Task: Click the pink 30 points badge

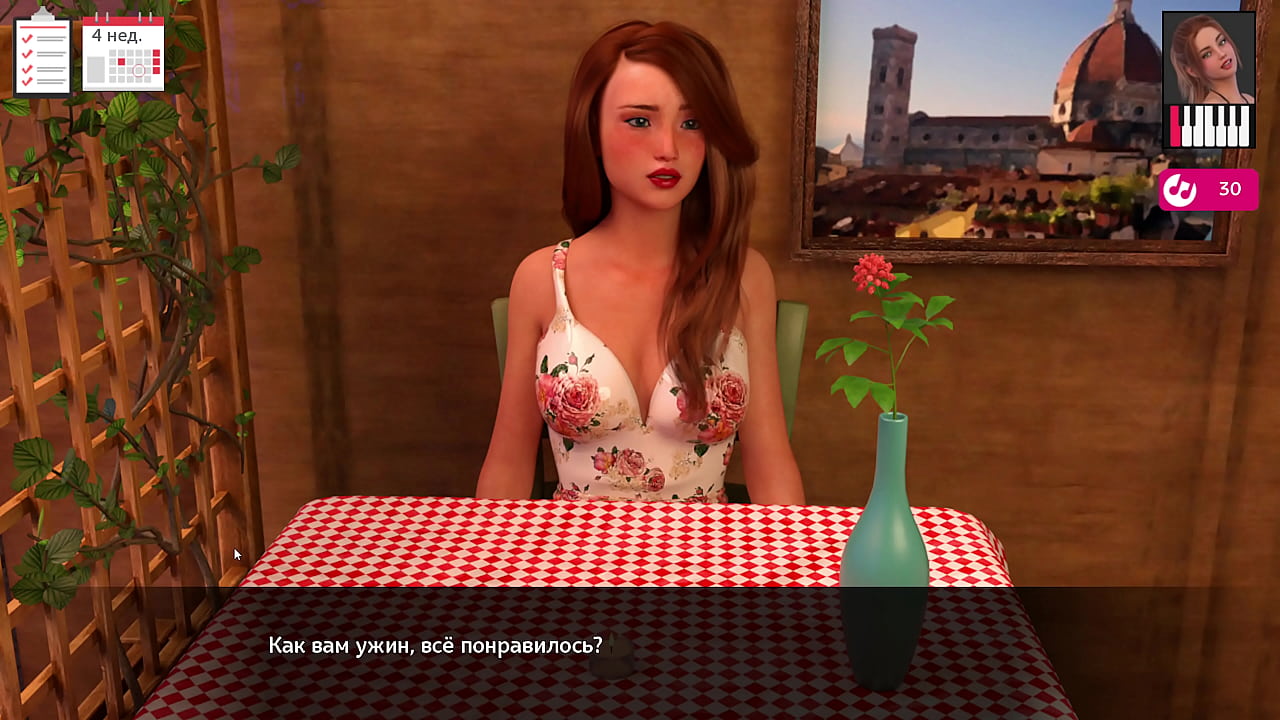Action: (x=1208, y=189)
